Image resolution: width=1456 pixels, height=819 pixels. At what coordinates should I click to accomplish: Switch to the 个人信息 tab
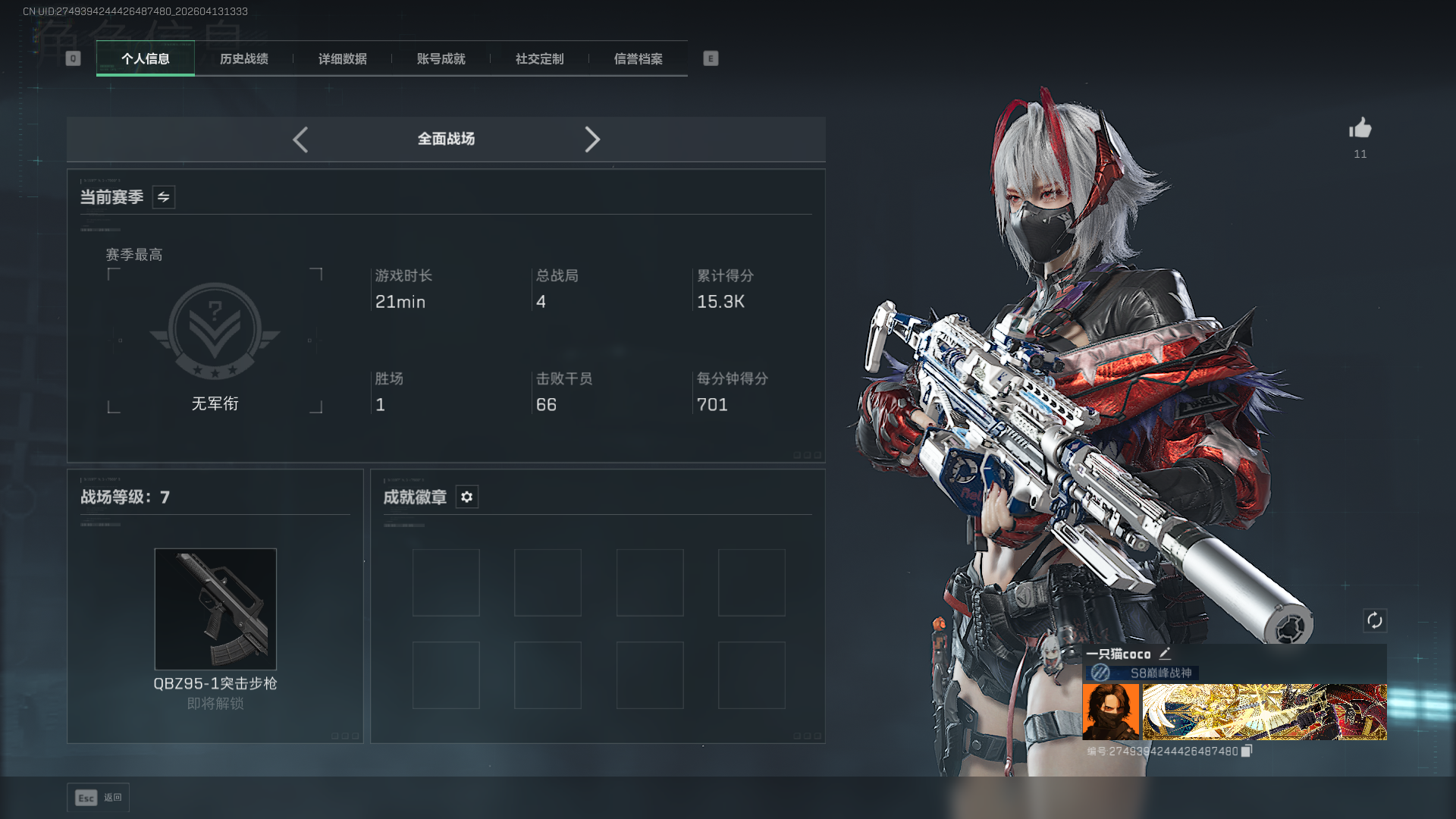[145, 59]
